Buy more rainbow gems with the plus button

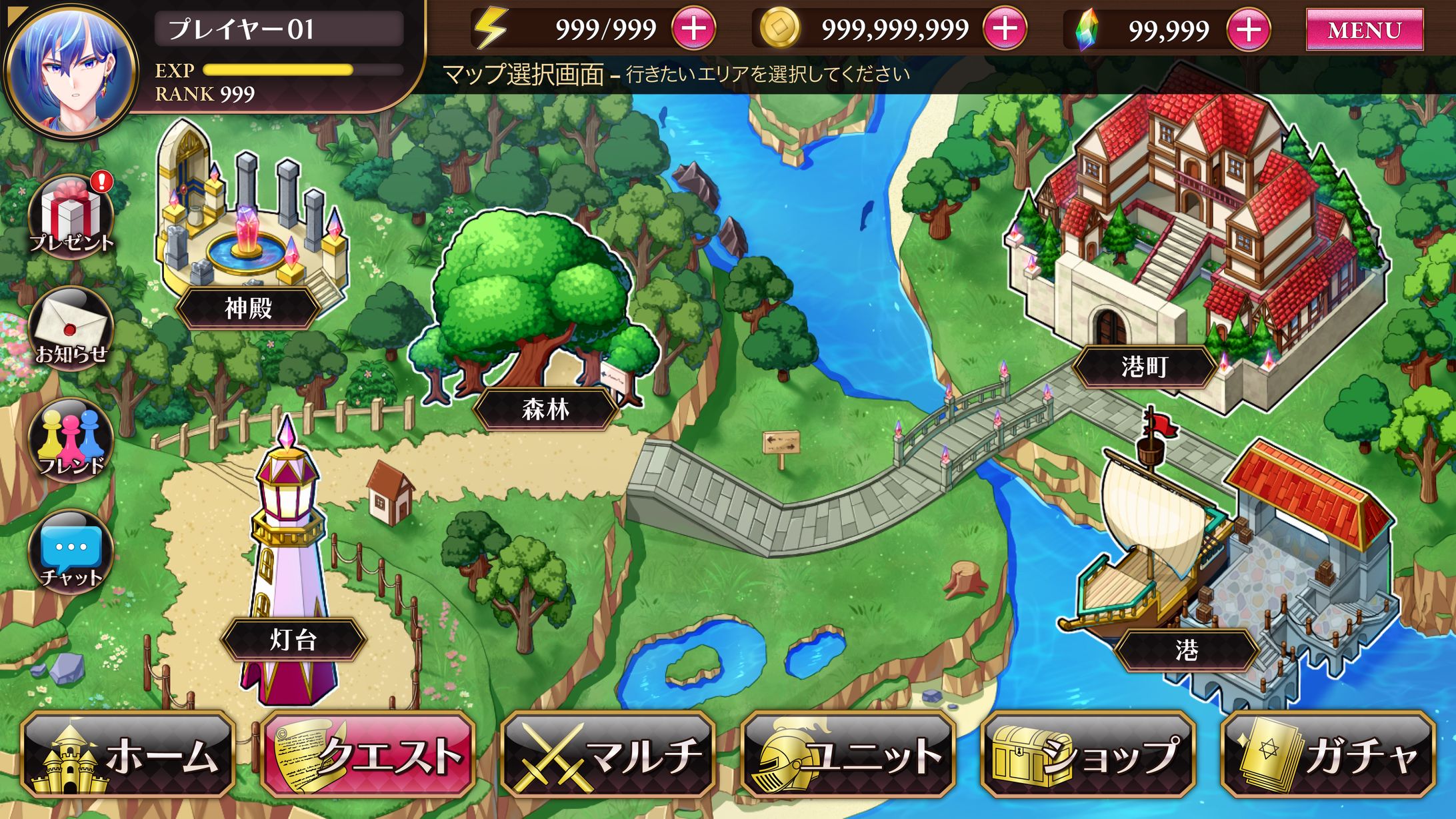click(1248, 30)
